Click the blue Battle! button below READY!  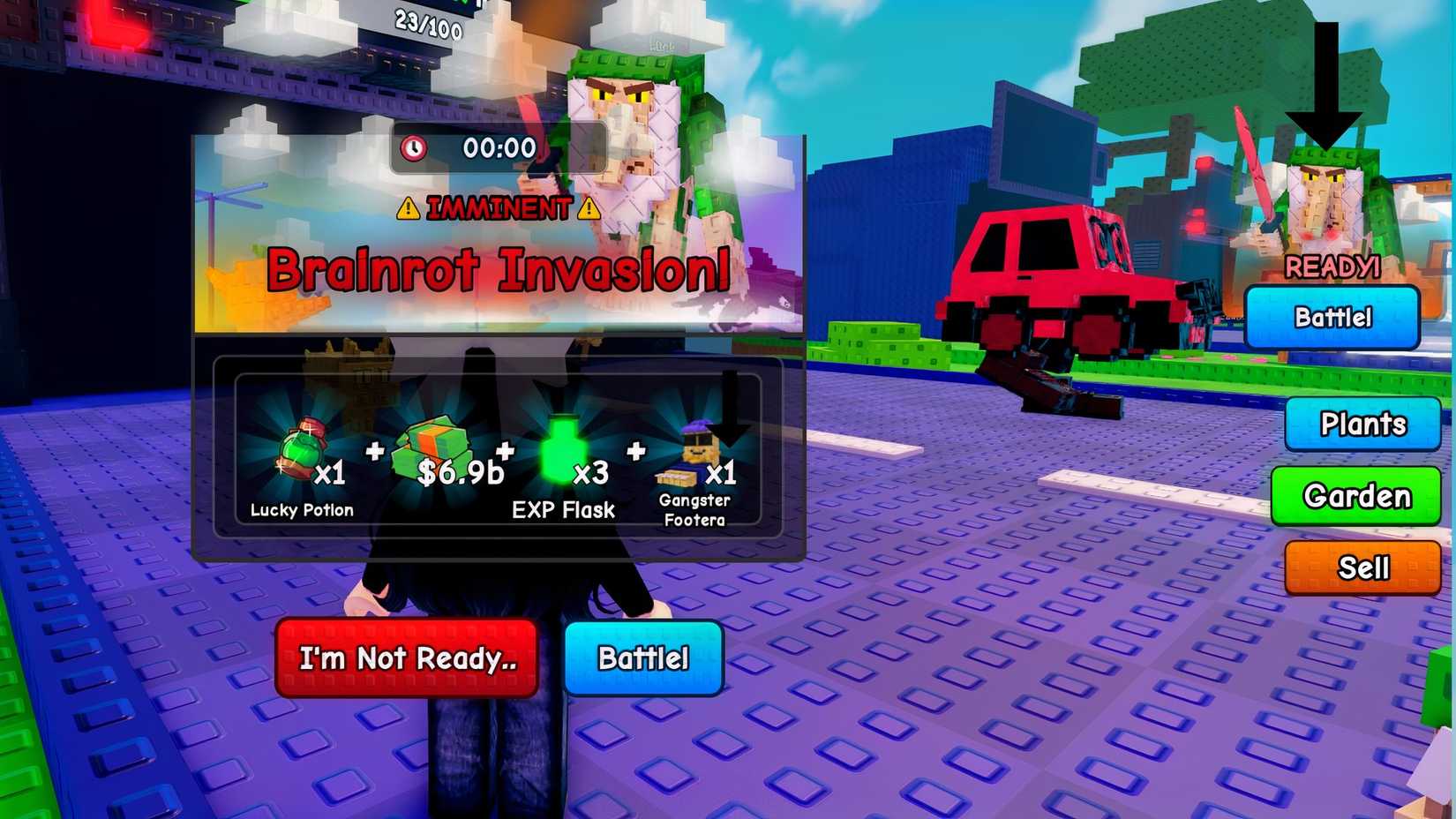pos(1332,317)
